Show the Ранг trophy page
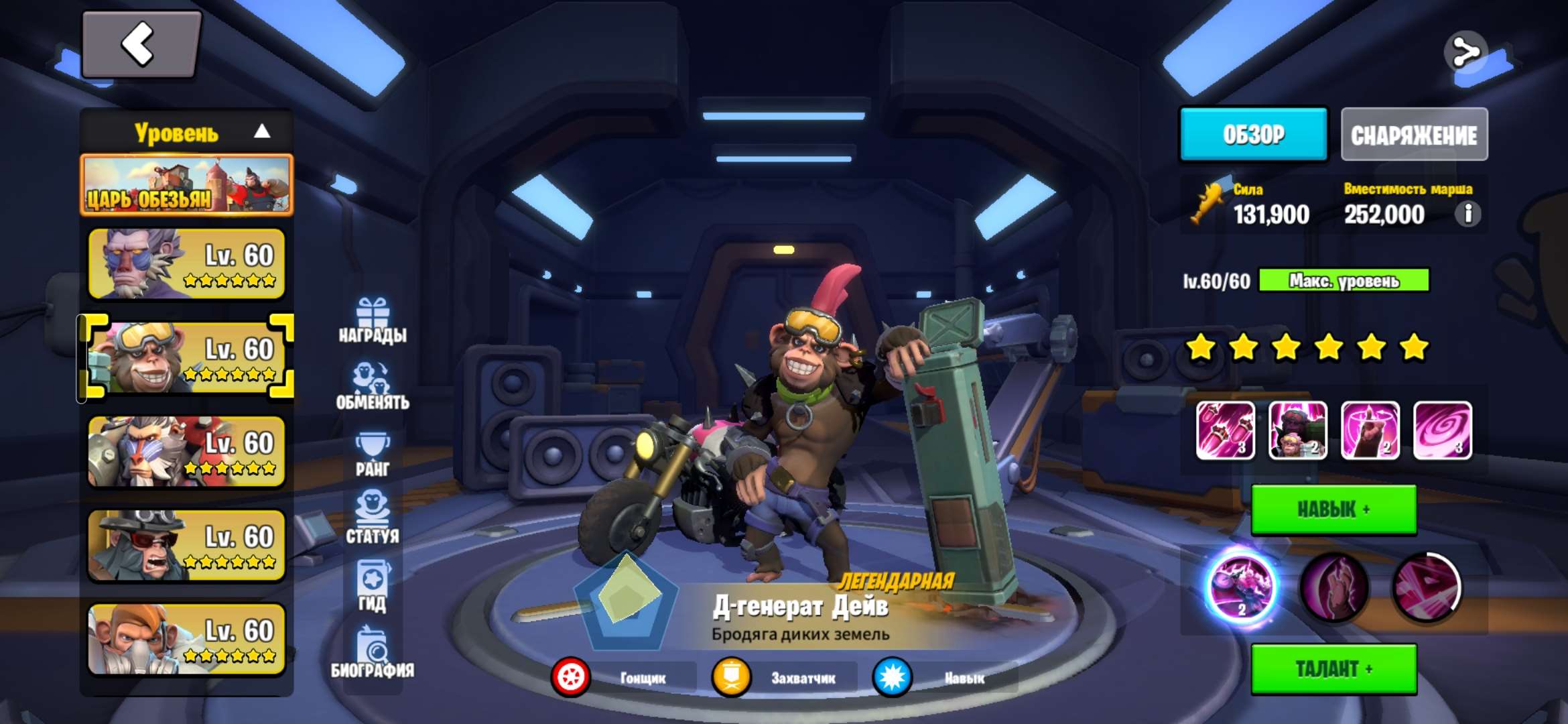This screenshot has width=1568, height=724. [373, 455]
